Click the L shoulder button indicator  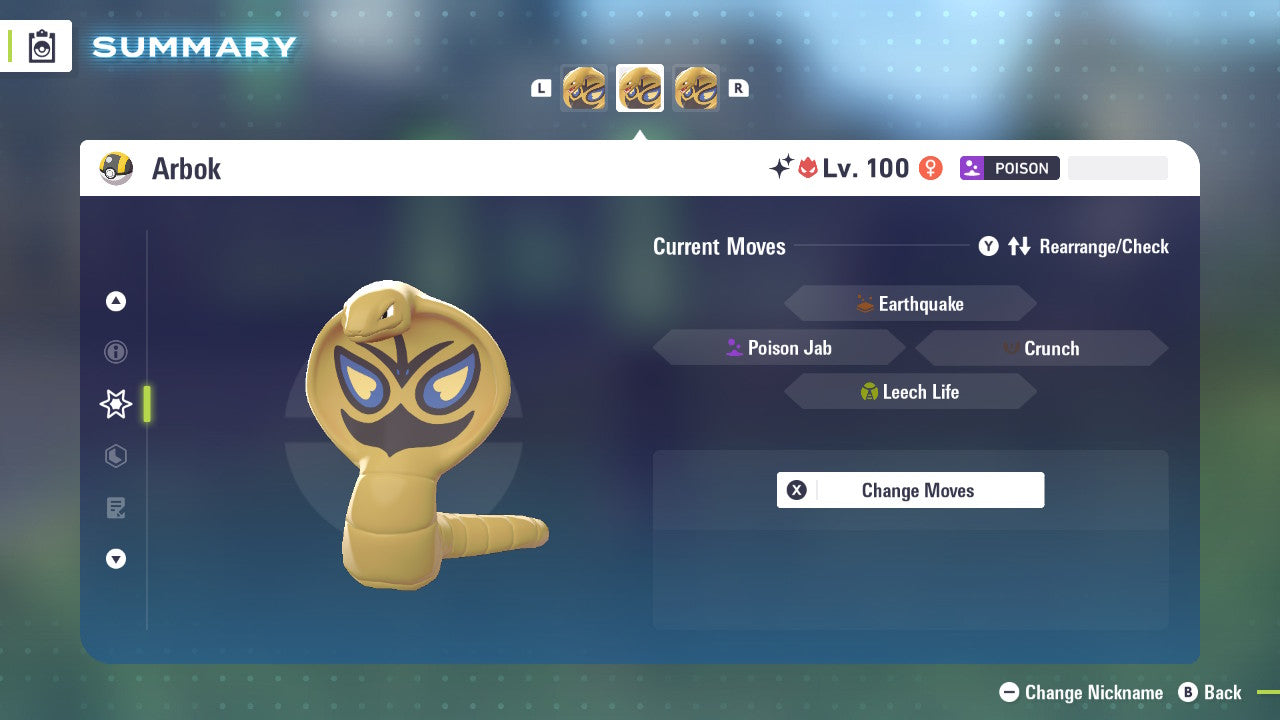click(x=541, y=88)
